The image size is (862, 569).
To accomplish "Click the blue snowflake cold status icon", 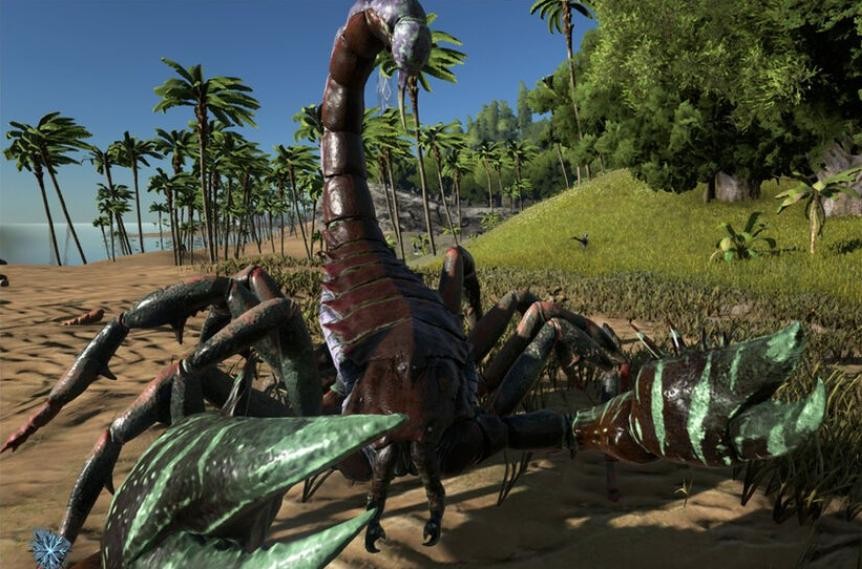I will pos(49,549).
